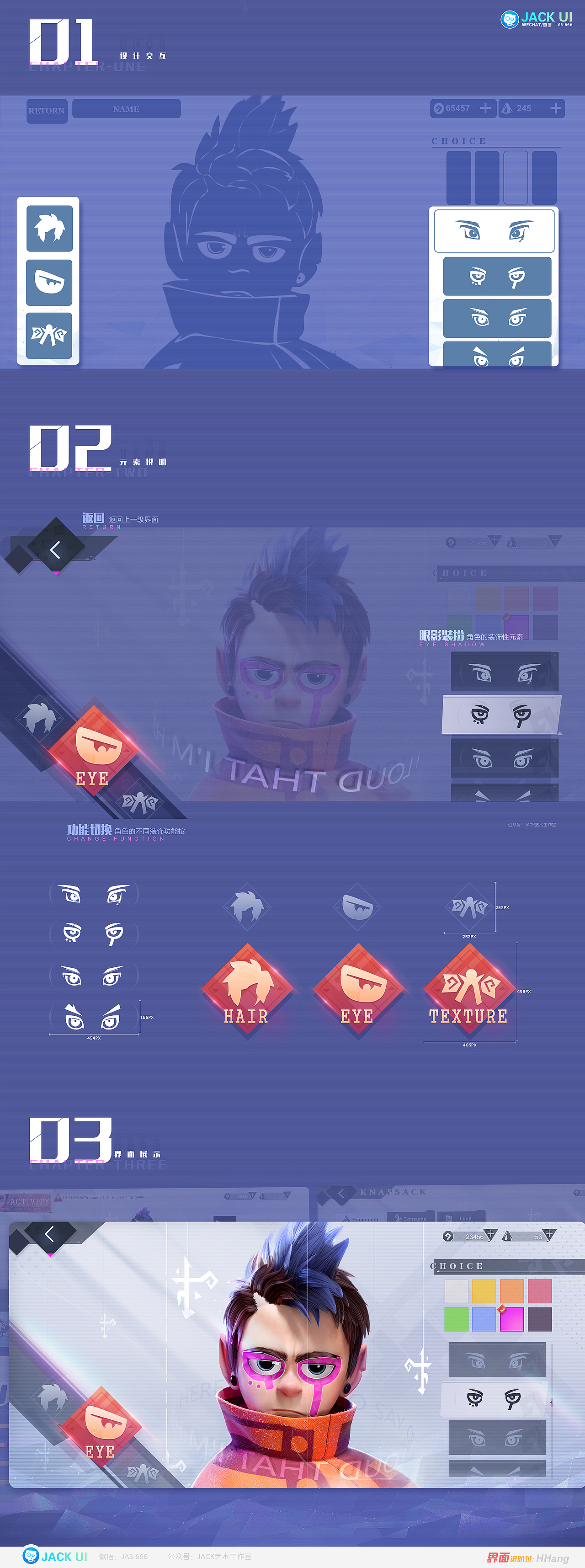
Task: Open the KNAPSACK tab header
Action: pyautogui.click(x=393, y=1192)
